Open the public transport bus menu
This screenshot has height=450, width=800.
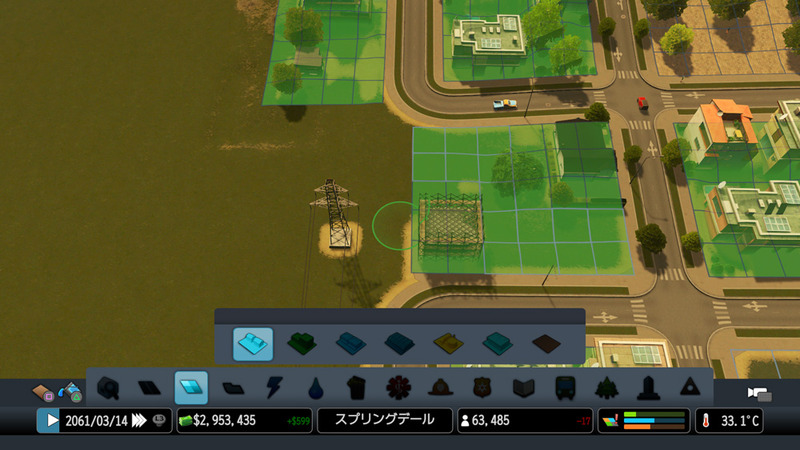(x=564, y=387)
